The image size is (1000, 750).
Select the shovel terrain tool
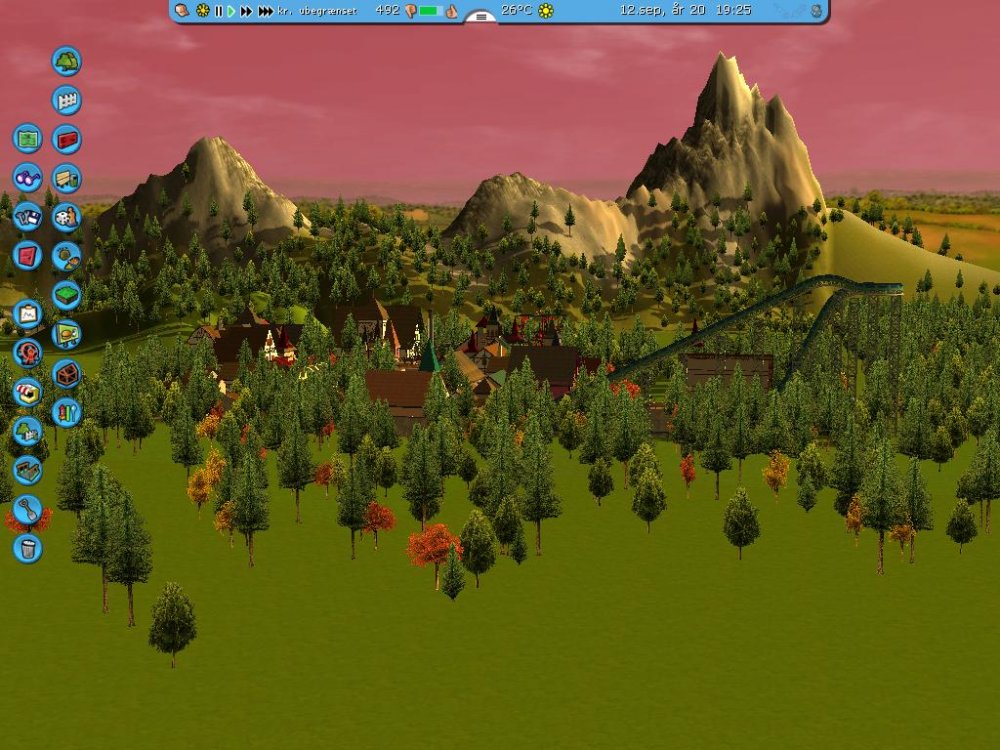pyautogui.click(x=27, y=509)
